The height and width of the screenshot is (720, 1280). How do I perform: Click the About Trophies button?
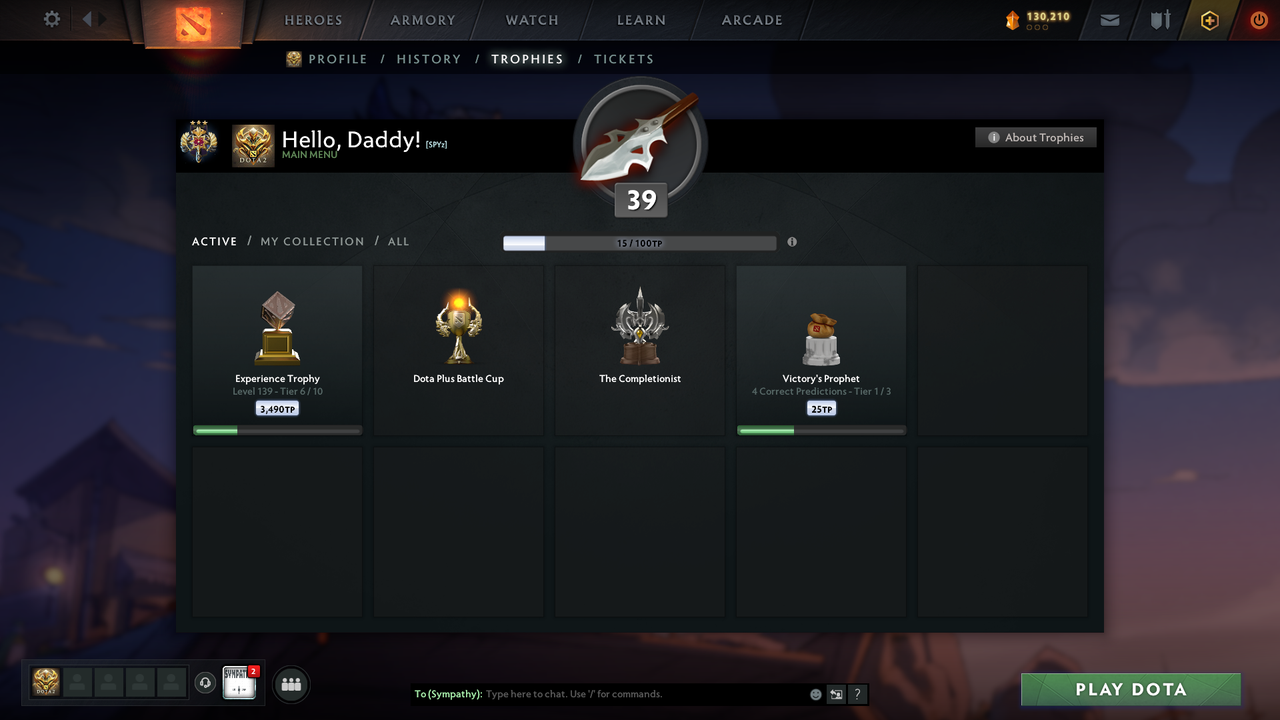(1036, 137)
